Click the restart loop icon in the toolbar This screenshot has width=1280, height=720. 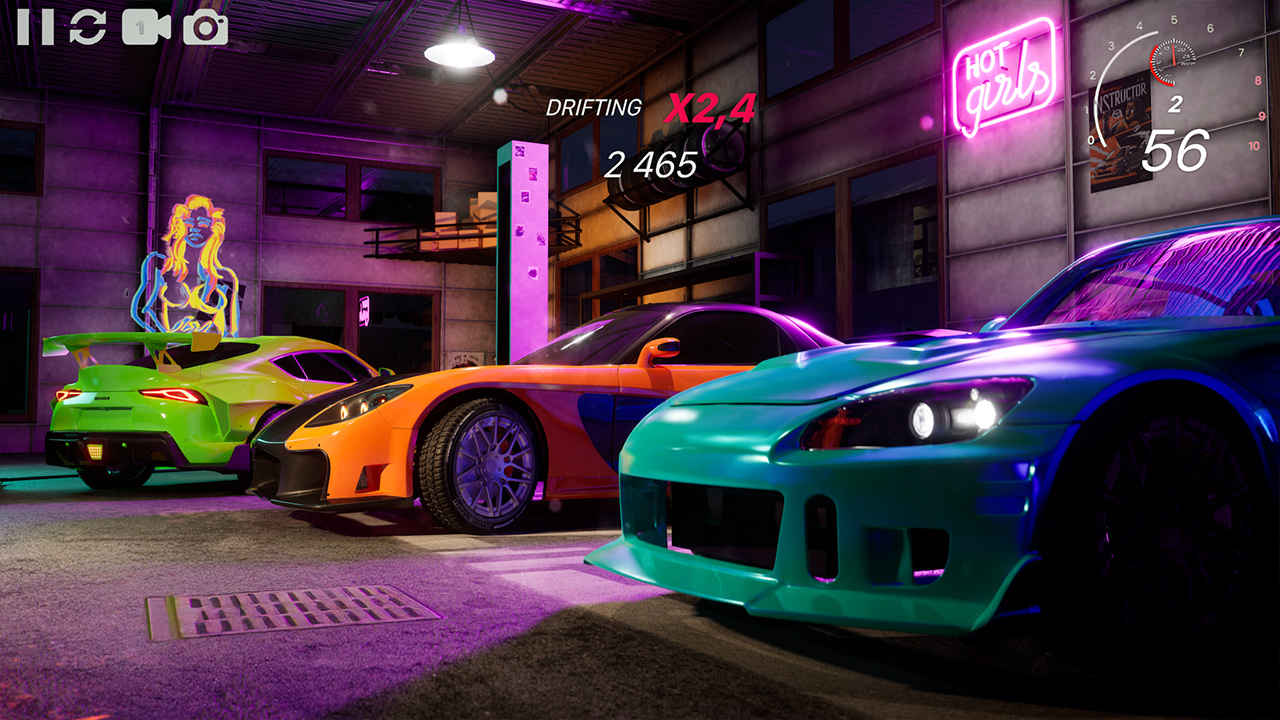pos(88,25)
